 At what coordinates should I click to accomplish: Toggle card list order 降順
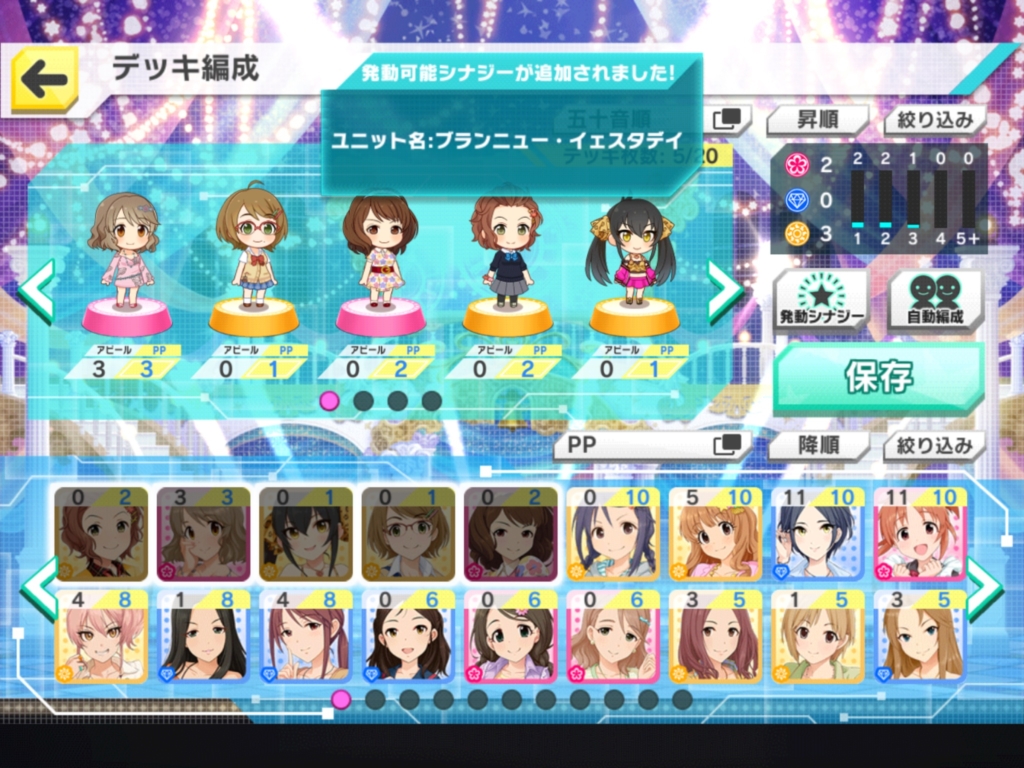point(817,445)
